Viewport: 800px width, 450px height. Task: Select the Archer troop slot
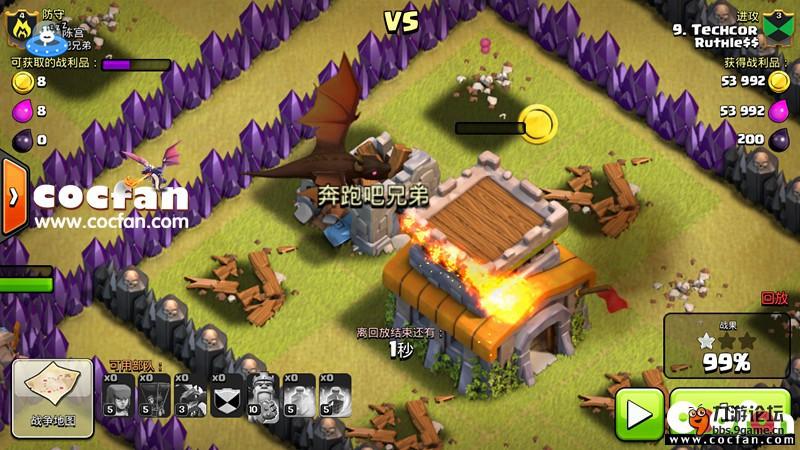120,395
